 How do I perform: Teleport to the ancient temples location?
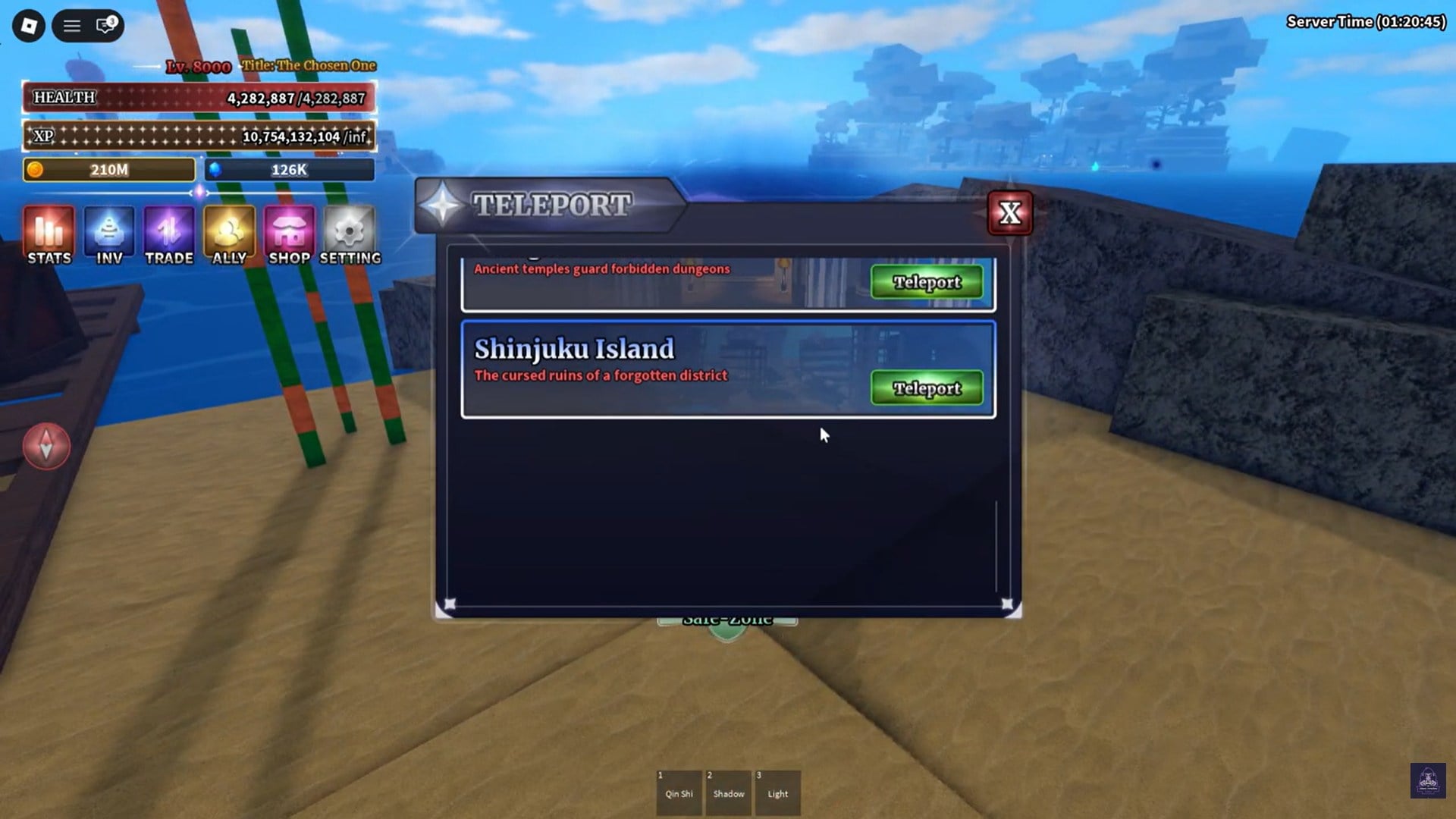coord(926,281)
